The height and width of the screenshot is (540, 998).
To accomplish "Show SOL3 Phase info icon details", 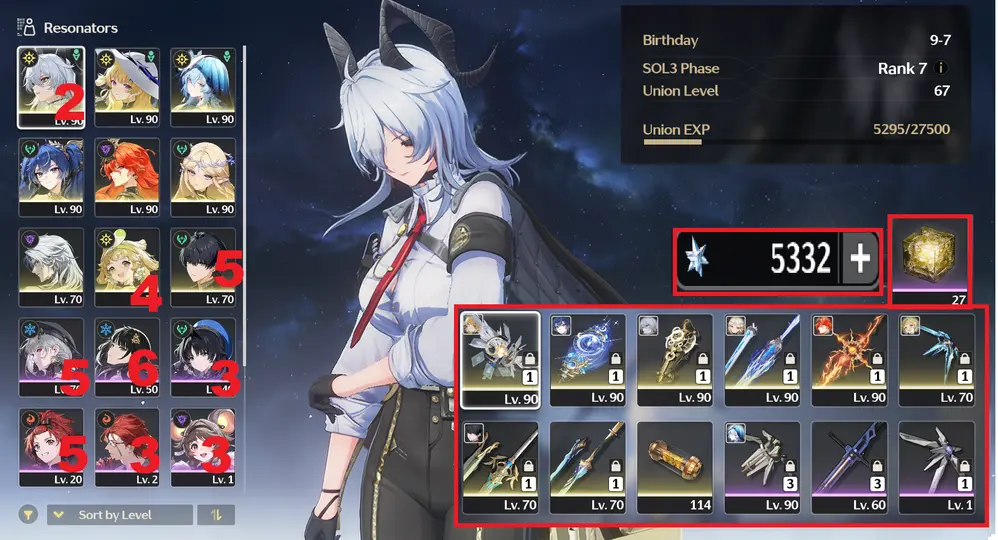I will (939, 68).
